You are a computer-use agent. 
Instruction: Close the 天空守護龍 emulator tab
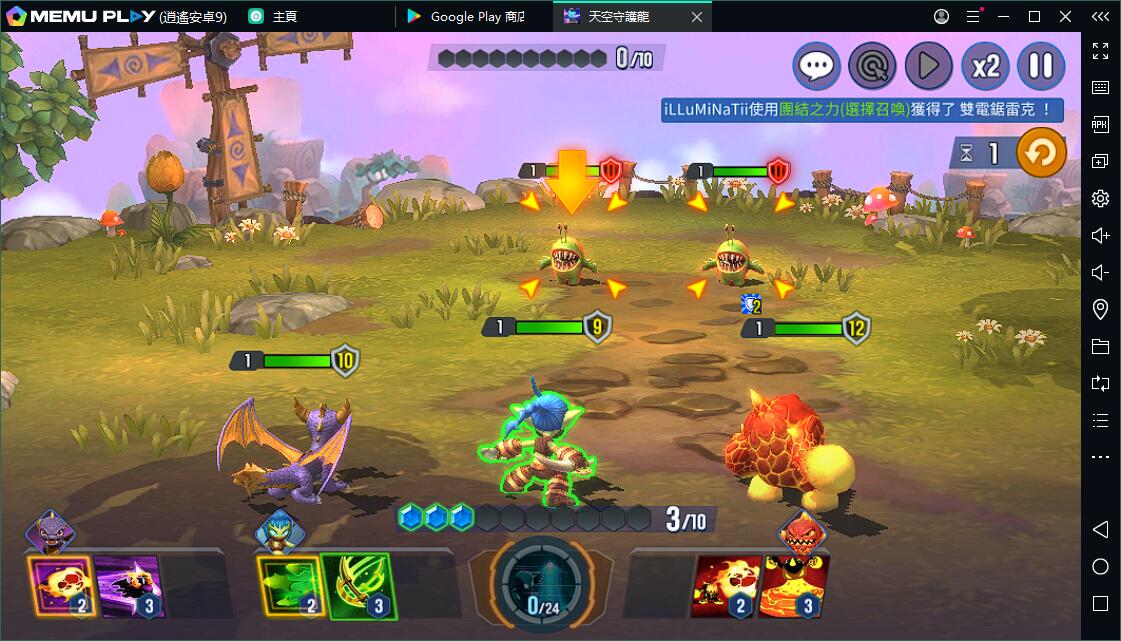tap(697, 16)
